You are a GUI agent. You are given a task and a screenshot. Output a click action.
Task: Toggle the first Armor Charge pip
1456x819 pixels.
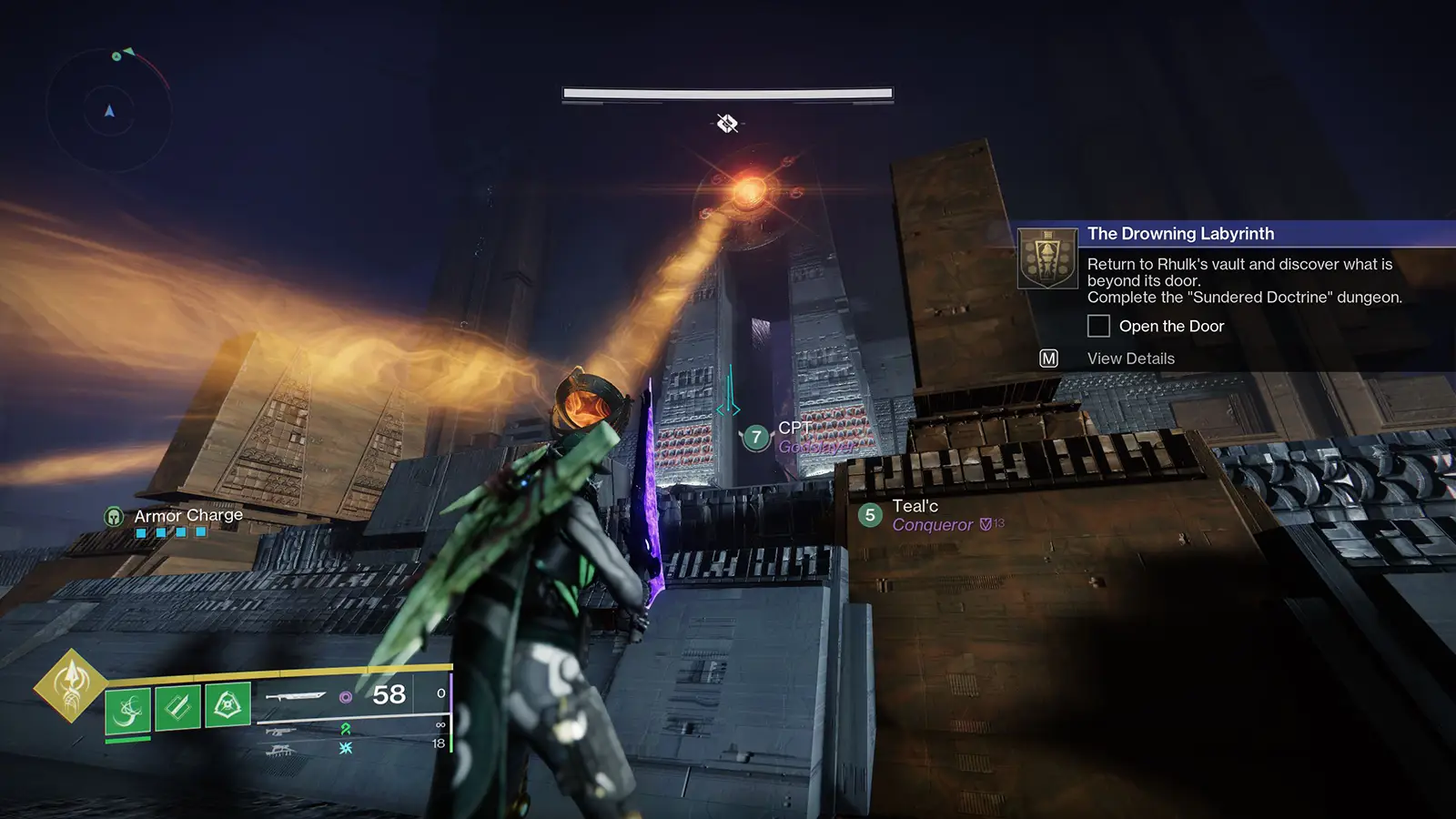click(141, 533)
